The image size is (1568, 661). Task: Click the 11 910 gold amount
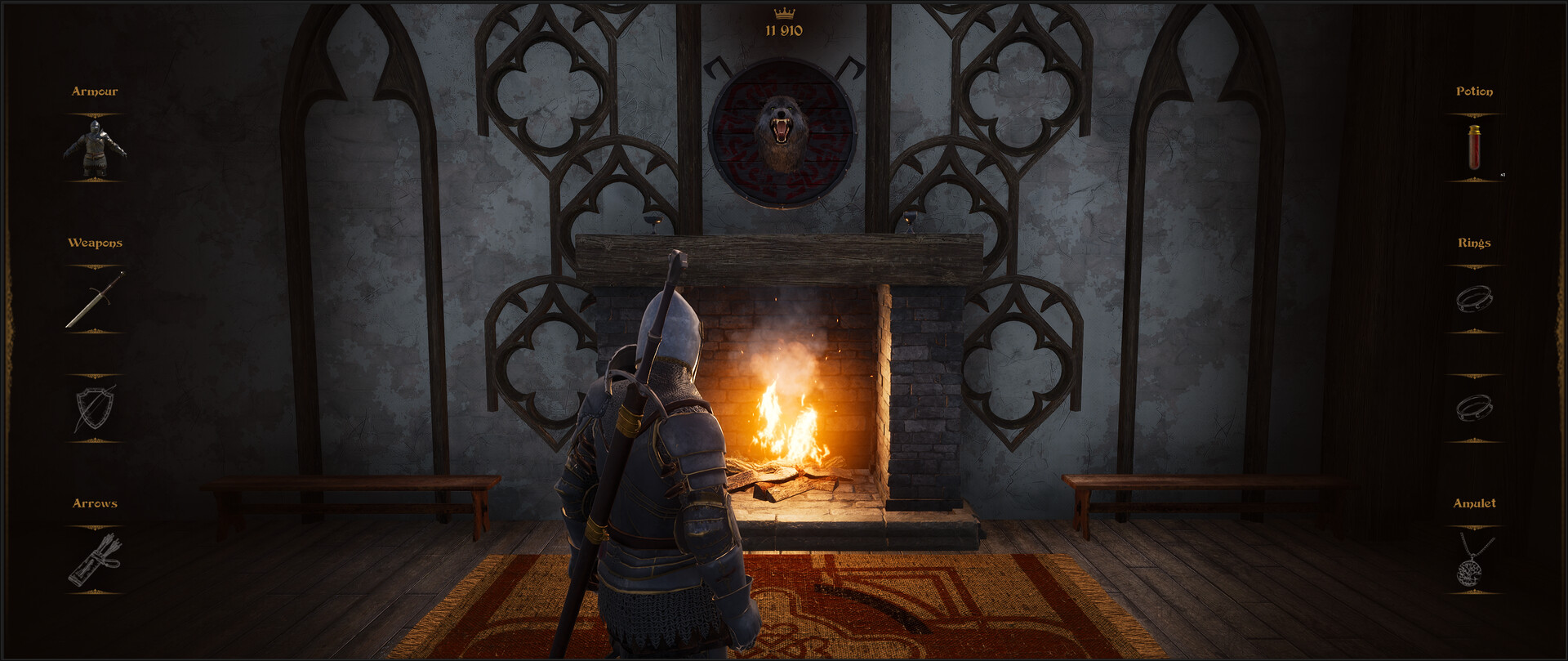(782, 29)
